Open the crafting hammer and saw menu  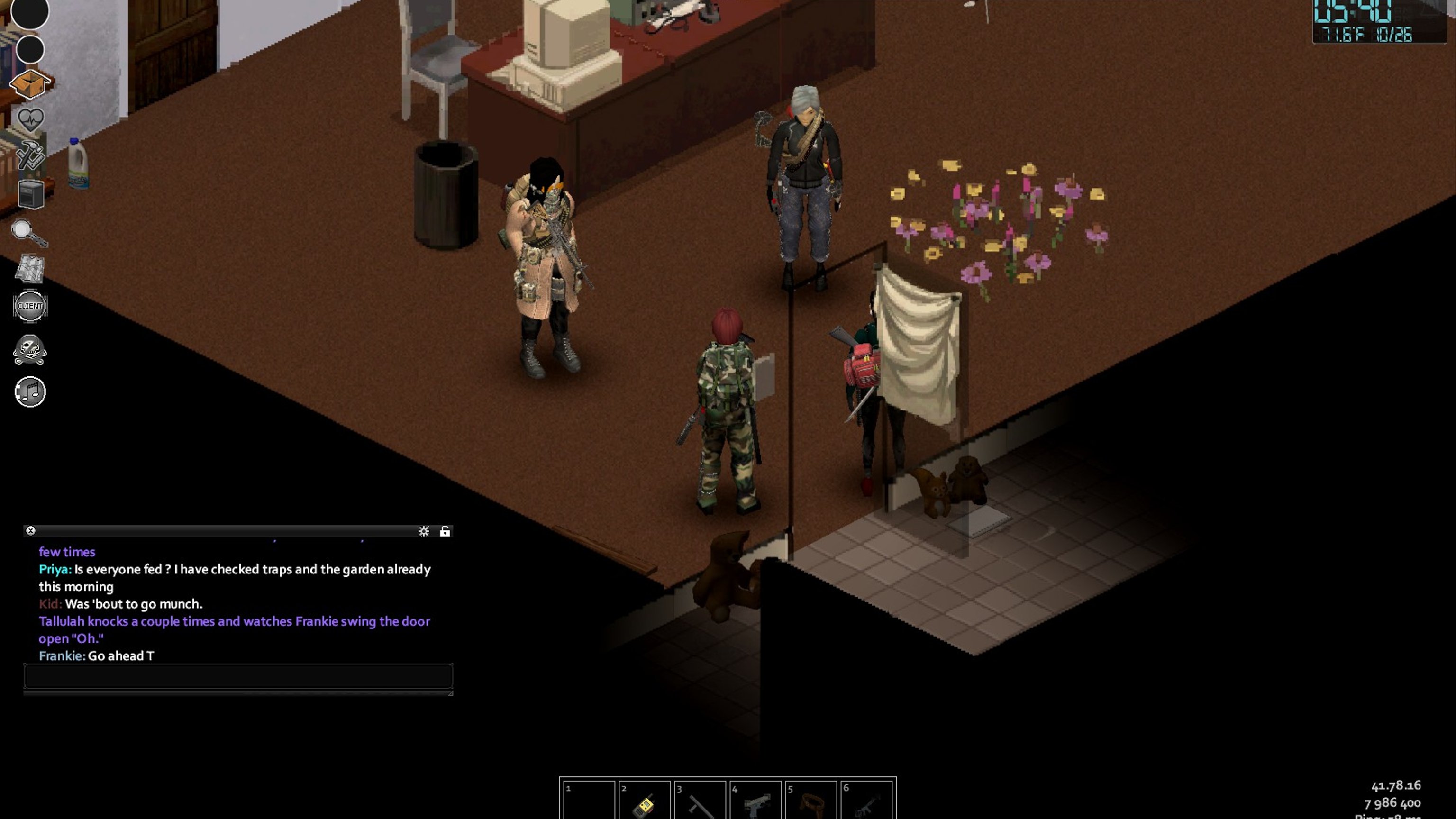(x=30, y=155)
